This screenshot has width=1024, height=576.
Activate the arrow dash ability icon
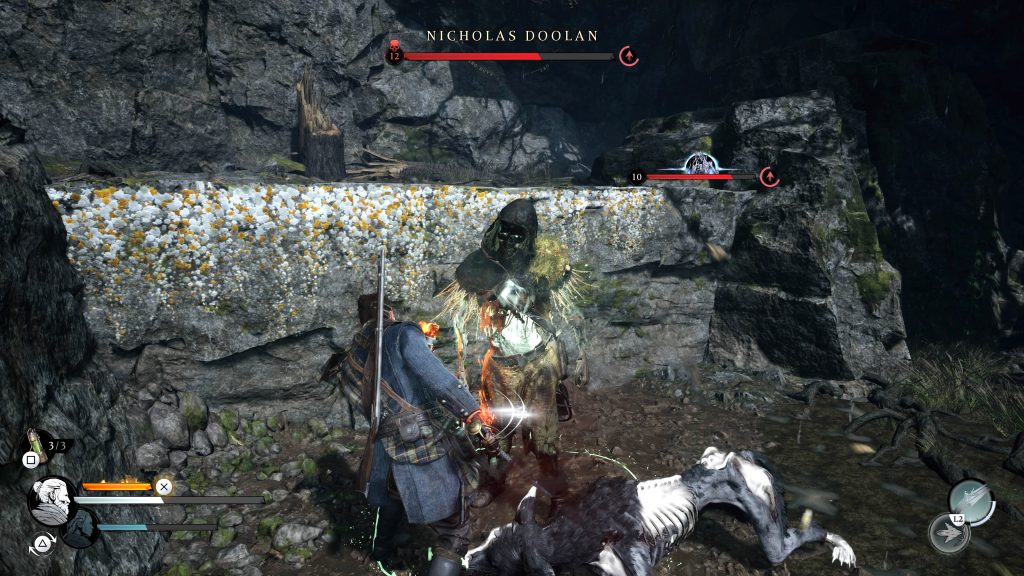pyautogui.click(x=948, y=533)
